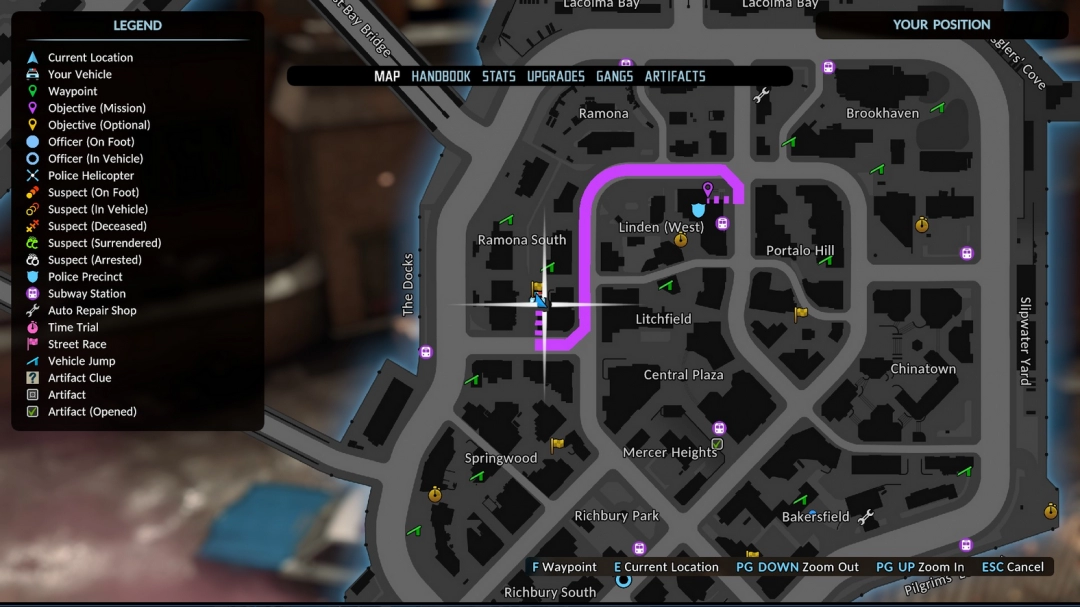Click the MAP tab

[387, 76]
